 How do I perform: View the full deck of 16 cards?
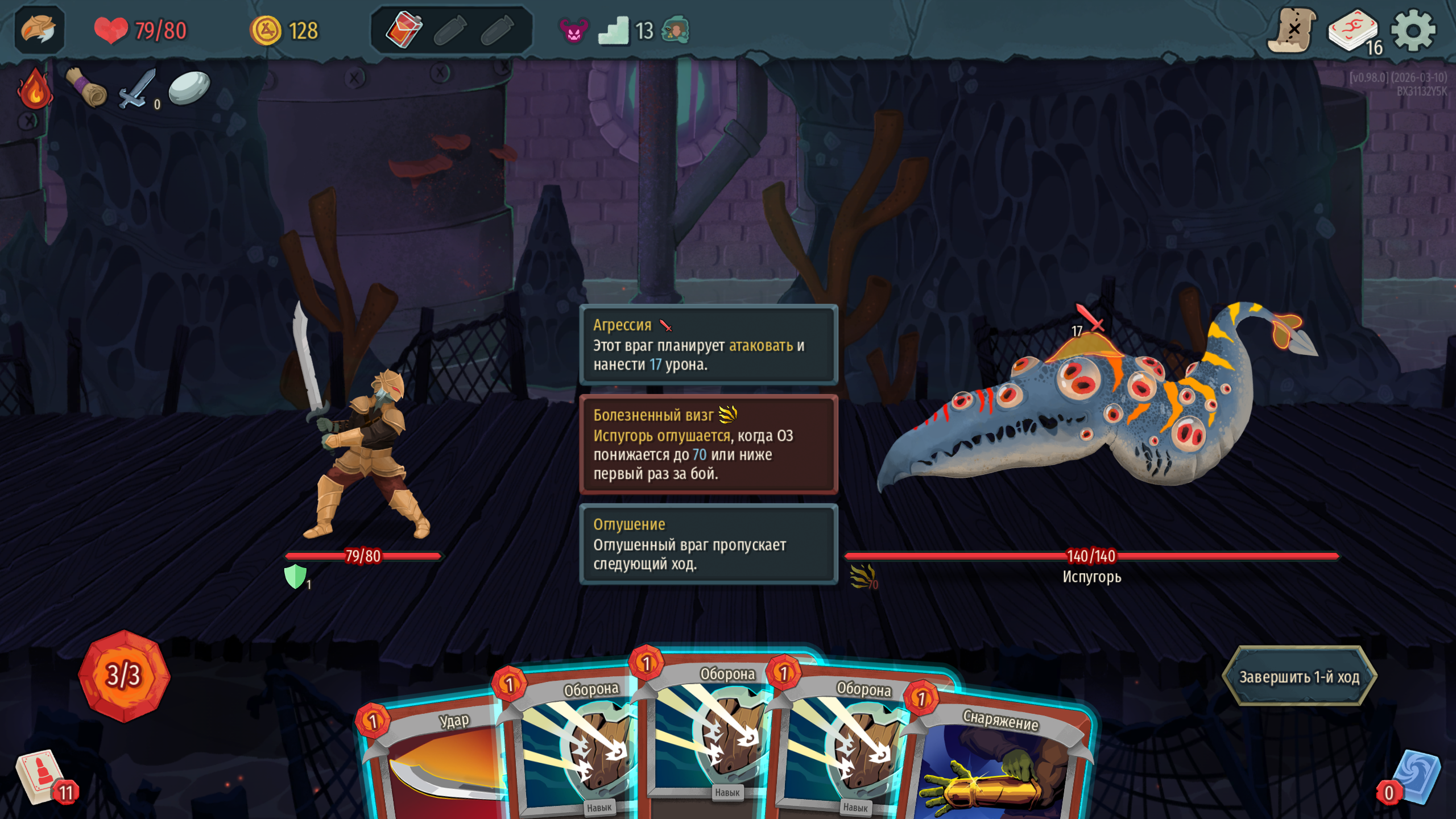tap(1354, 32)
